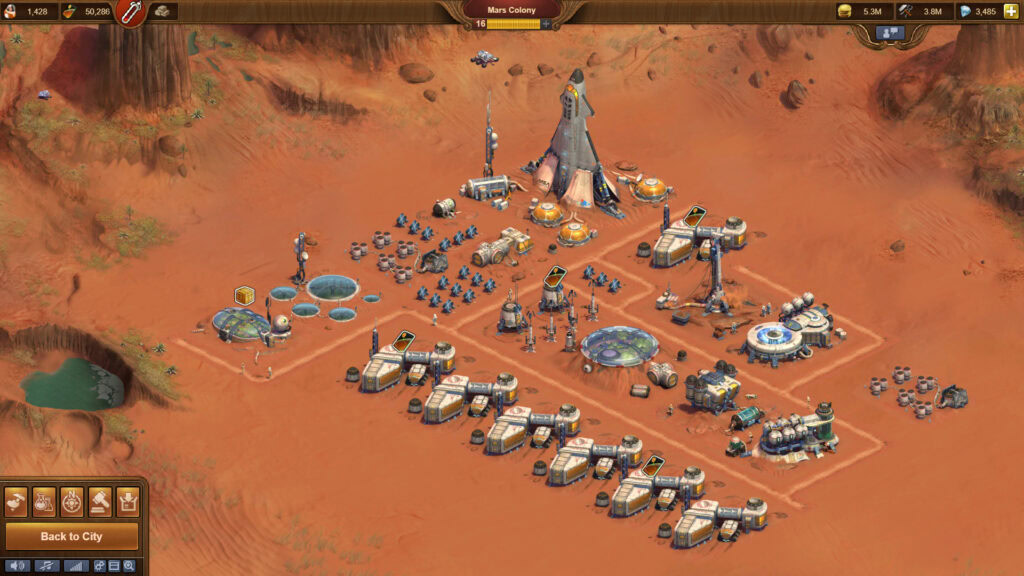Open the research flask menu
This screenshot has height=576, width=1024.
pos(44,501)
